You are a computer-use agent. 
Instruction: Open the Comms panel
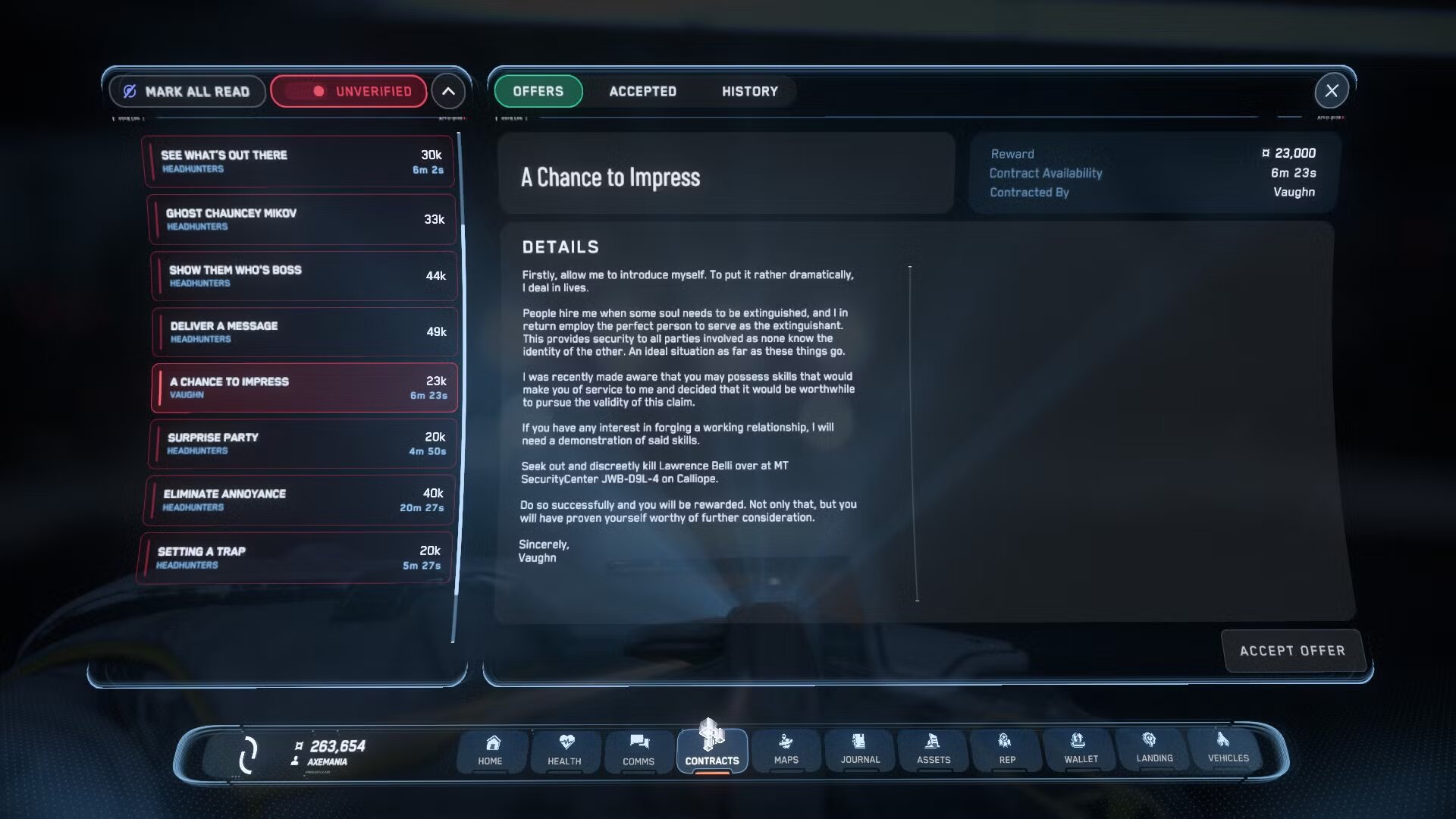pos(638,752)
